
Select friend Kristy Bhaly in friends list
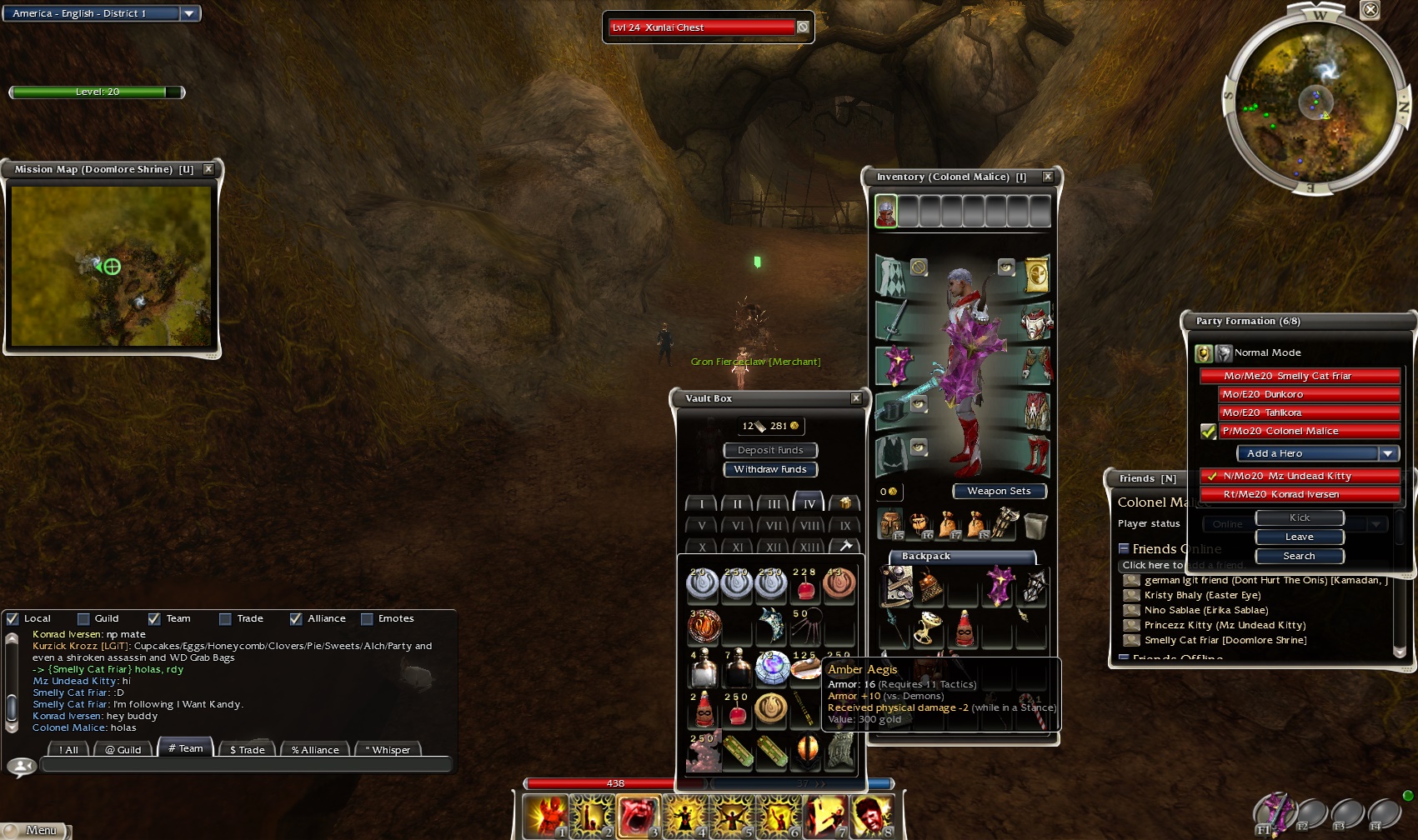point(1202,595)
